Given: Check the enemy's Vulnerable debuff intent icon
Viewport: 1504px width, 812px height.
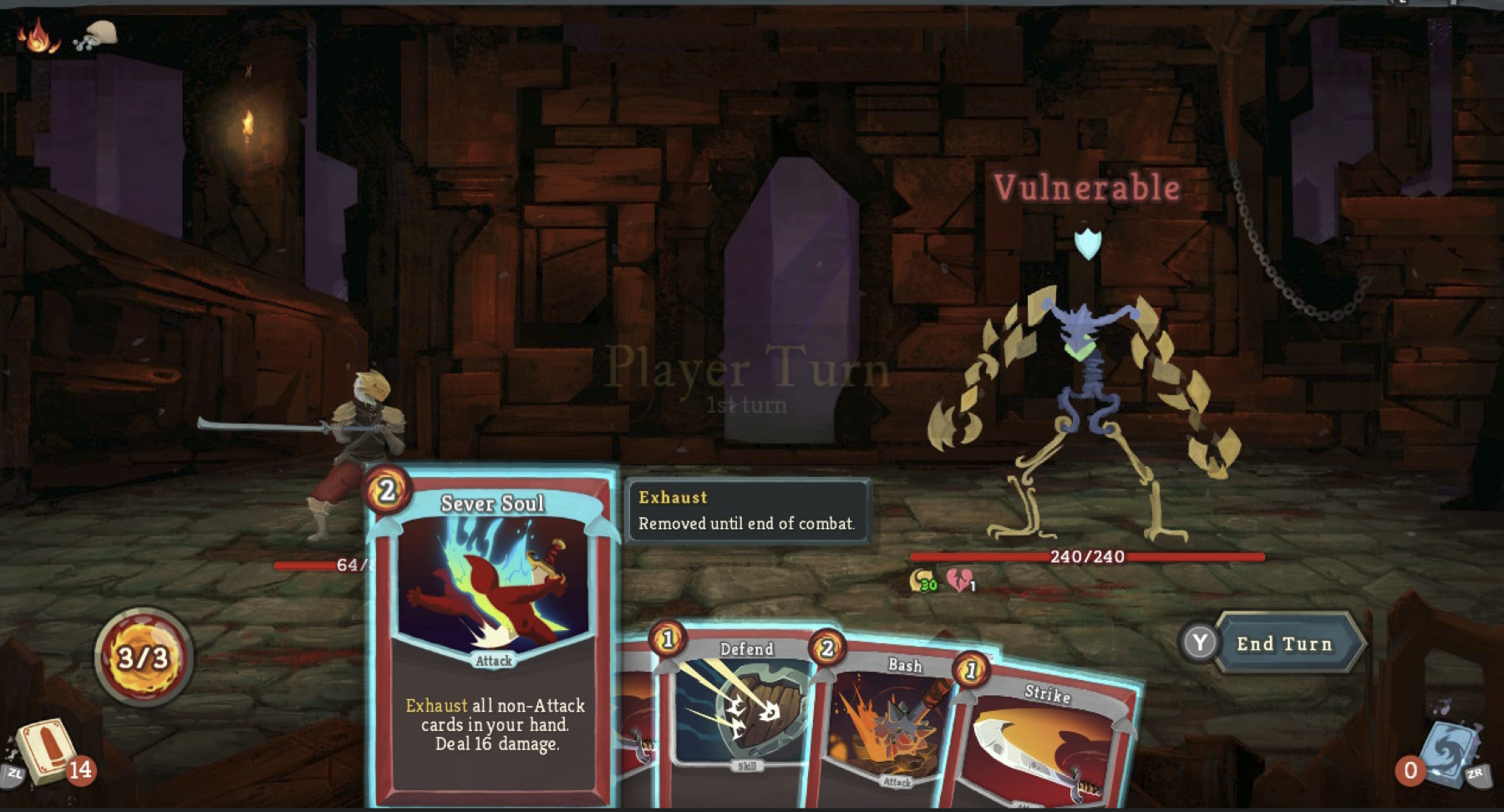Looking at the screenshot, I should [x=1087, y=244].
